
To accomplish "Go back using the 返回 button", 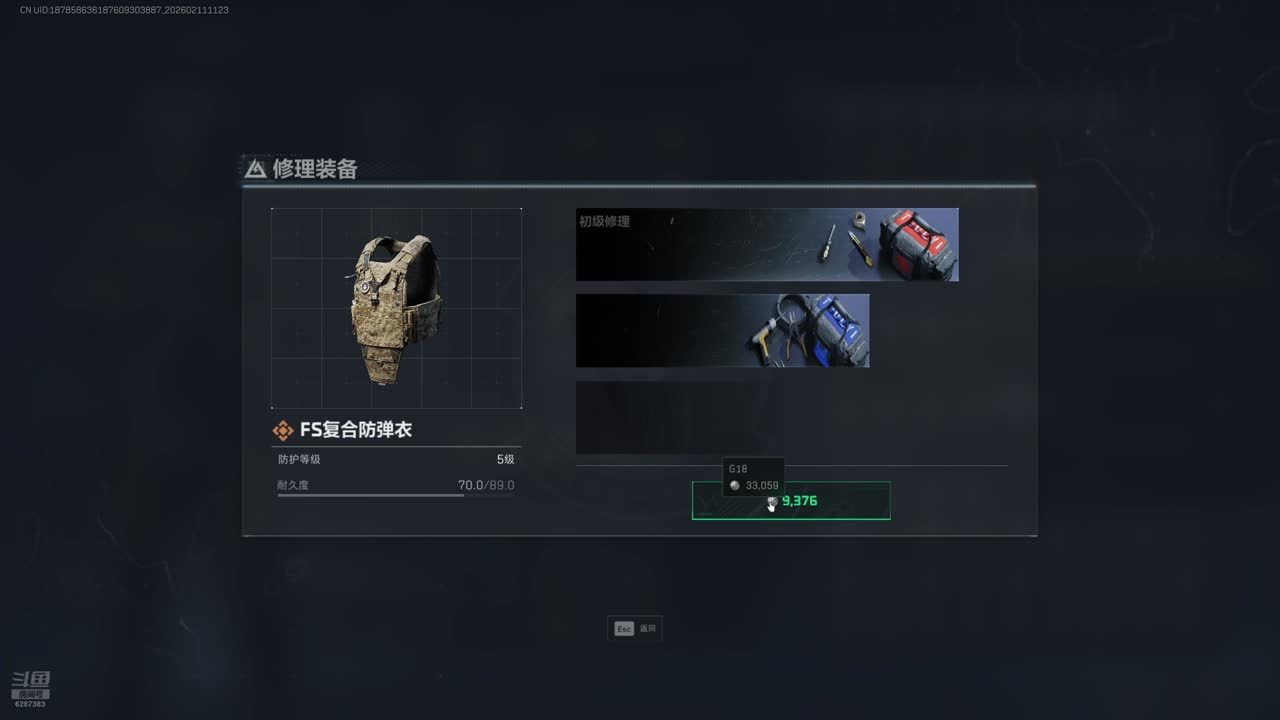I will [x=635, y=629].
